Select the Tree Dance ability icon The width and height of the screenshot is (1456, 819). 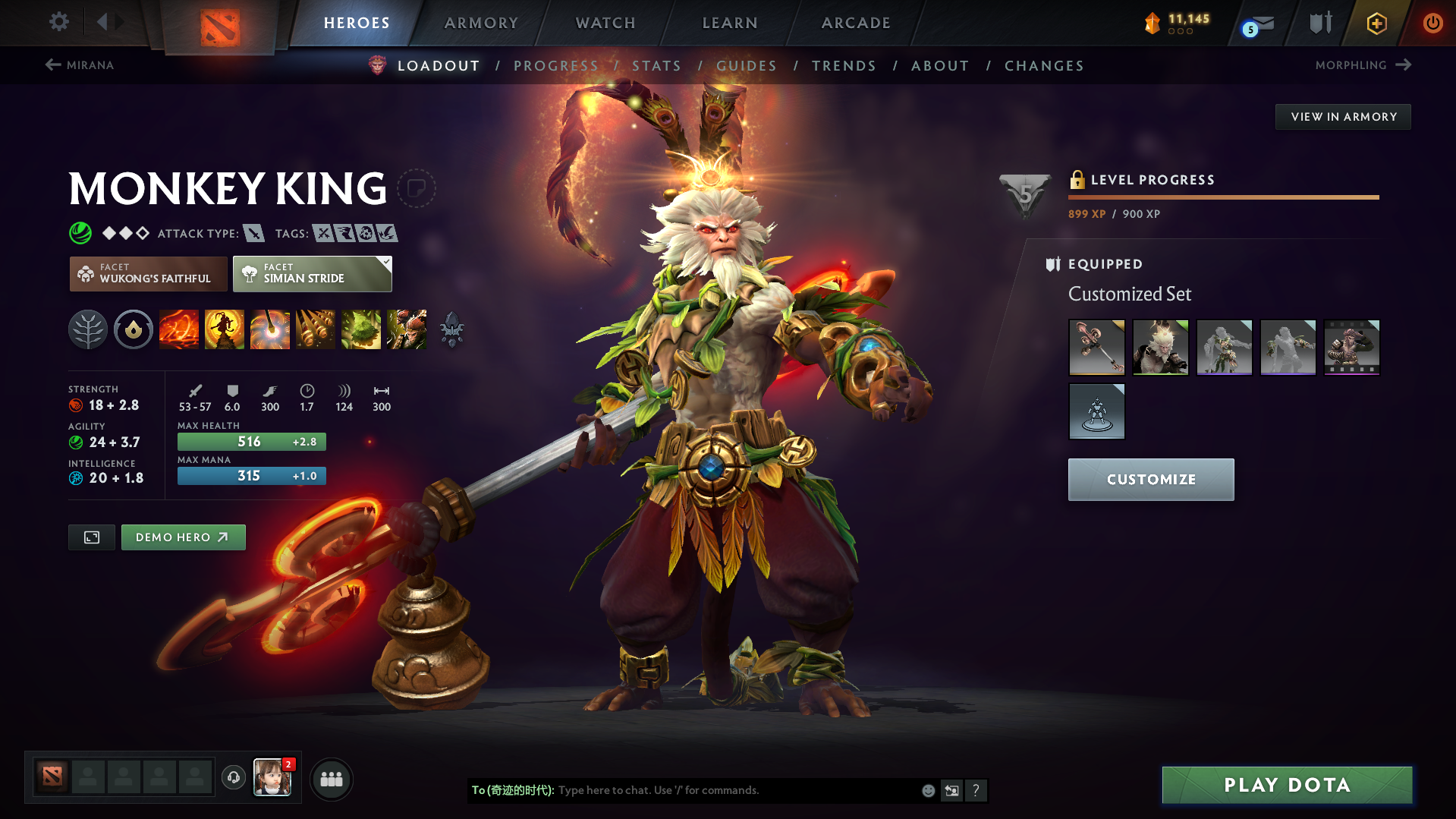225,329
